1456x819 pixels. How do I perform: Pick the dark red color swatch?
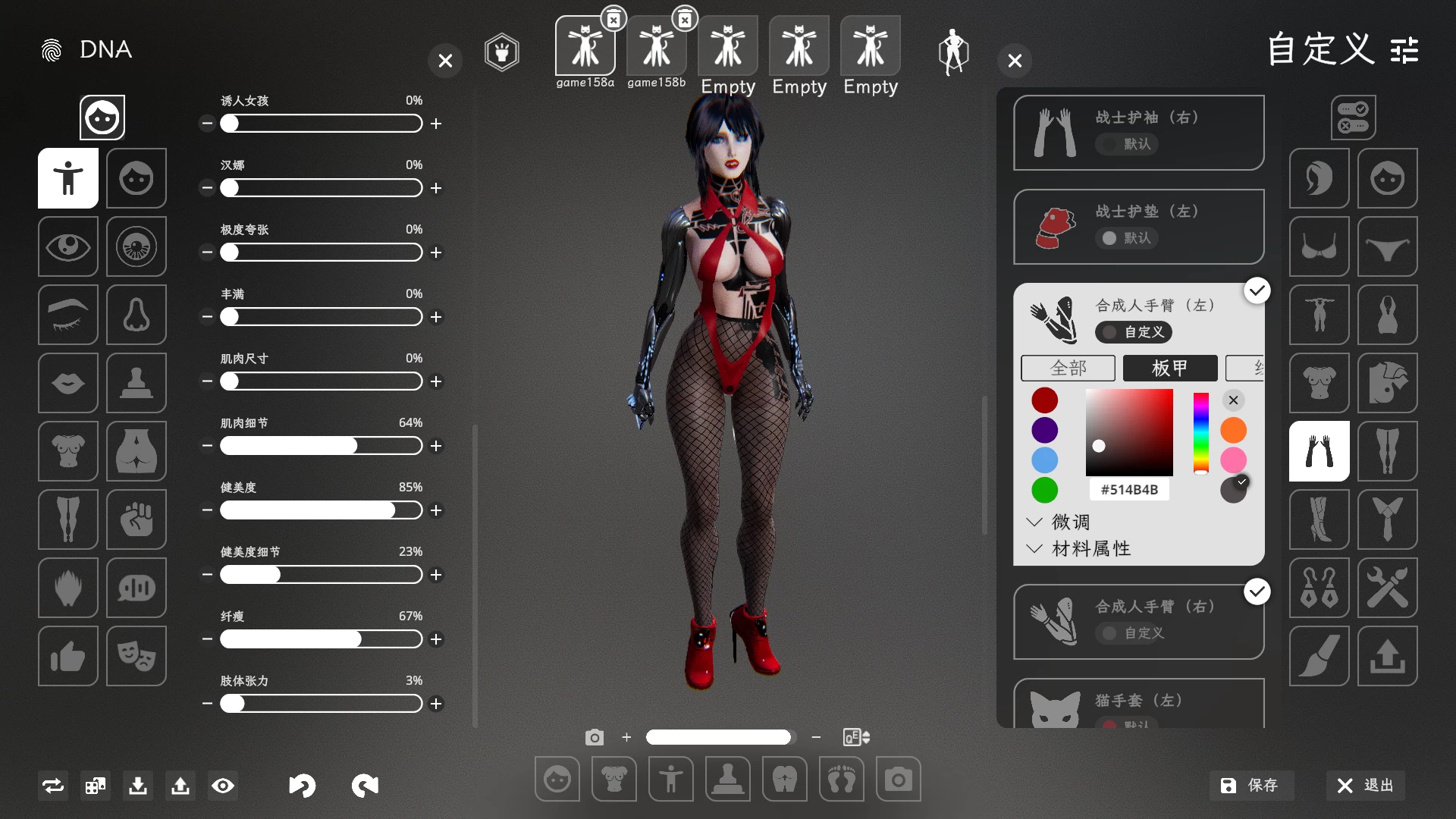pos(1044,400)
